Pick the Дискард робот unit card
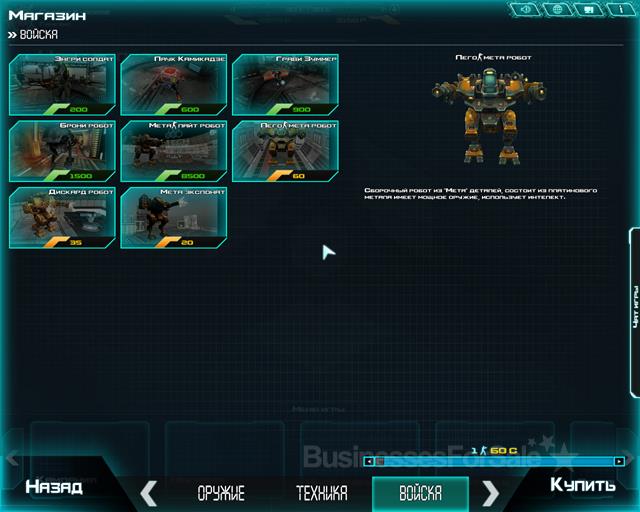640x512 pixels. click(x=62, y=217)
